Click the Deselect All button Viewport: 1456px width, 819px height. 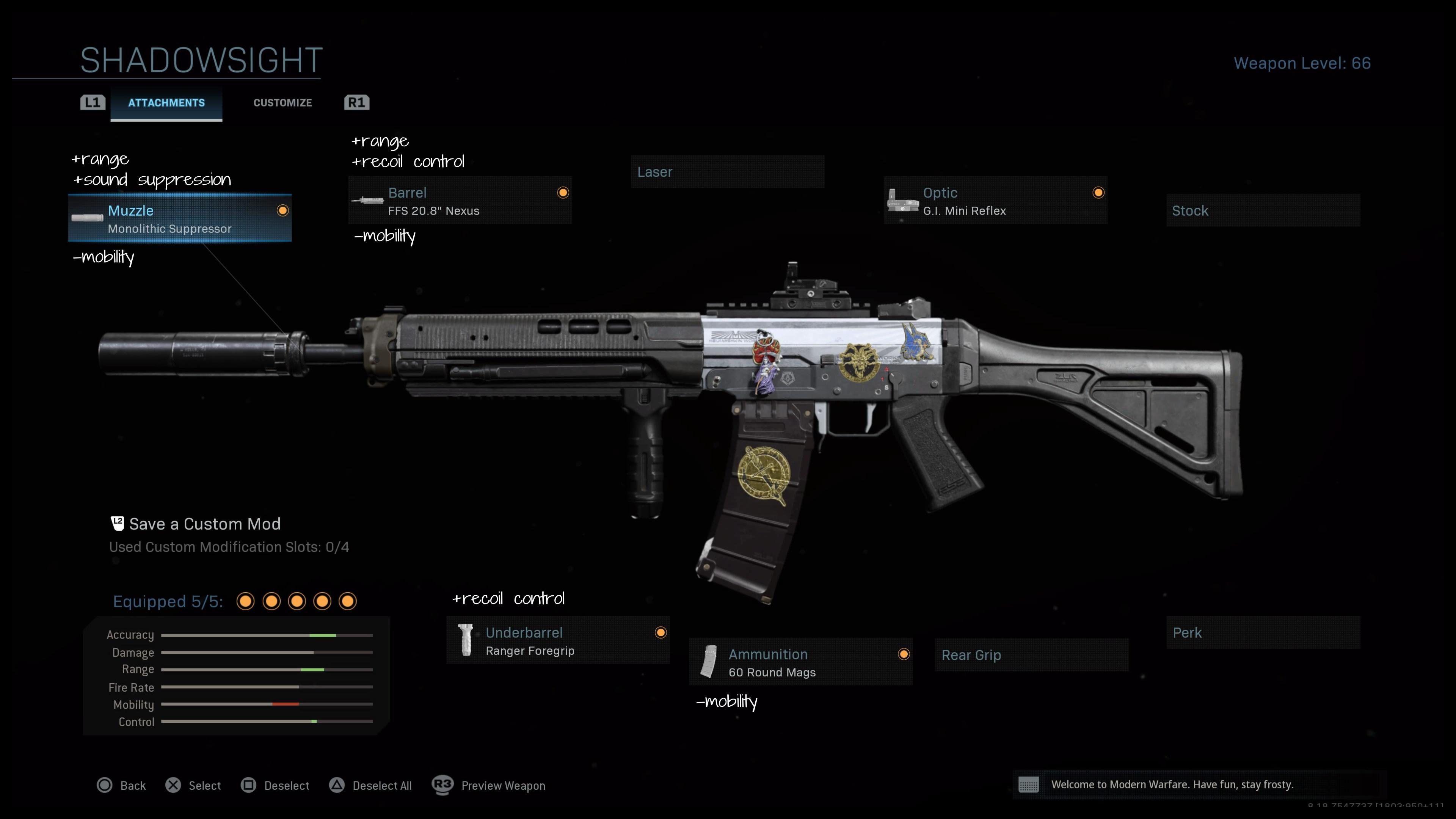(370, 785)
